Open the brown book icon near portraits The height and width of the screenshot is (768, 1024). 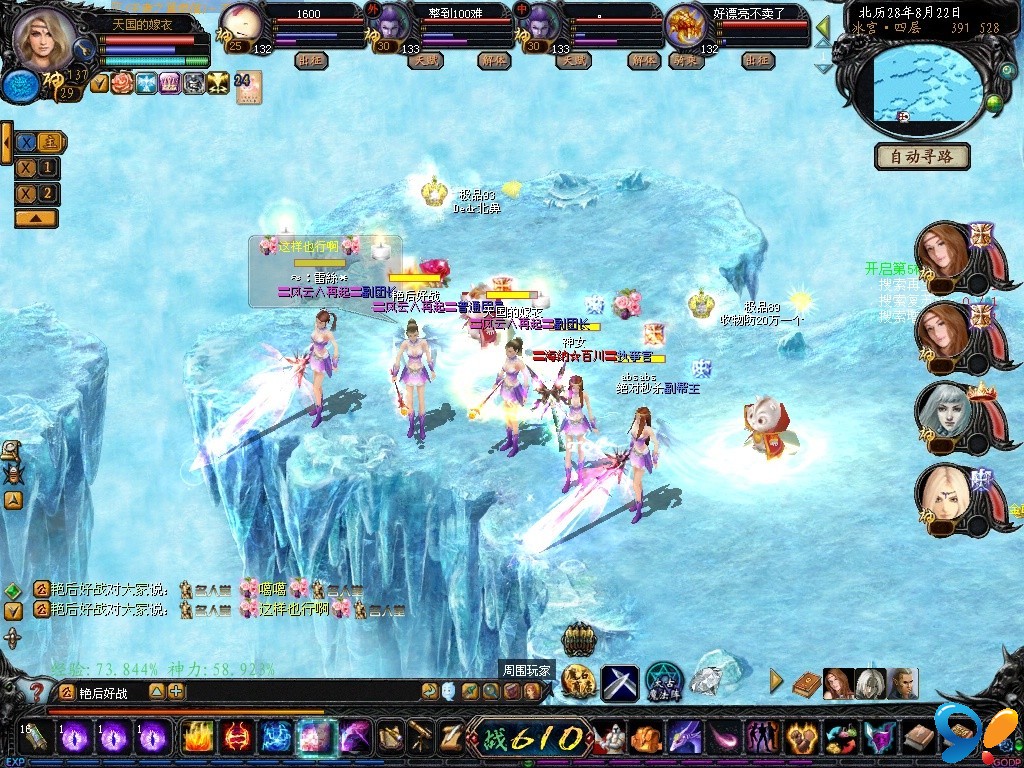tap(806, 683)
